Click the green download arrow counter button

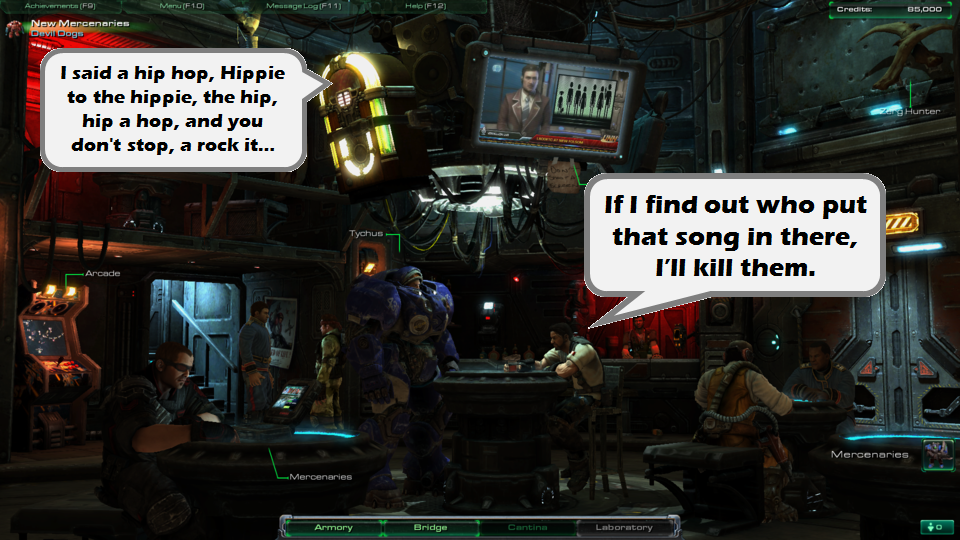tap(931, 527)
